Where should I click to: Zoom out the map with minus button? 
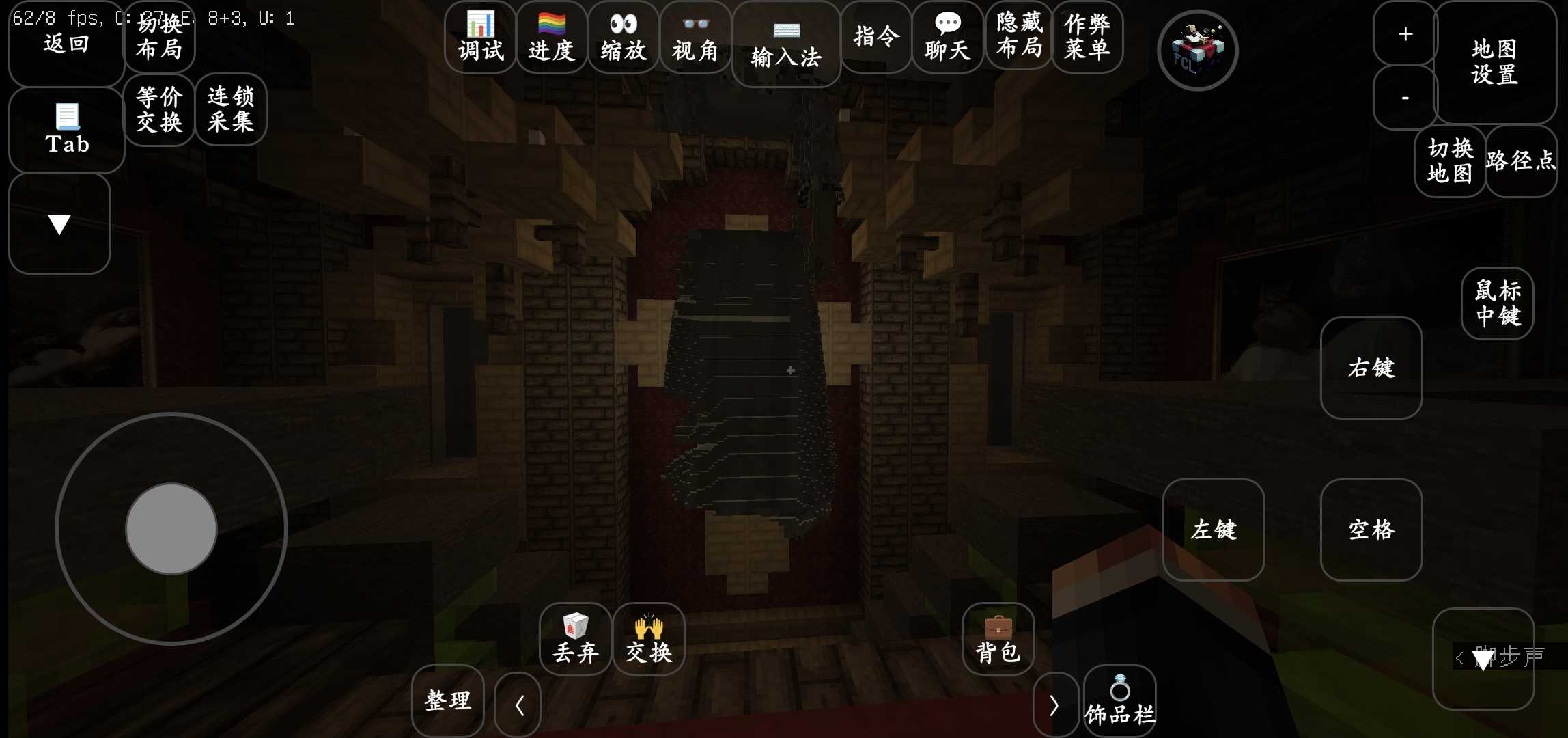[x=1405, y=98]
